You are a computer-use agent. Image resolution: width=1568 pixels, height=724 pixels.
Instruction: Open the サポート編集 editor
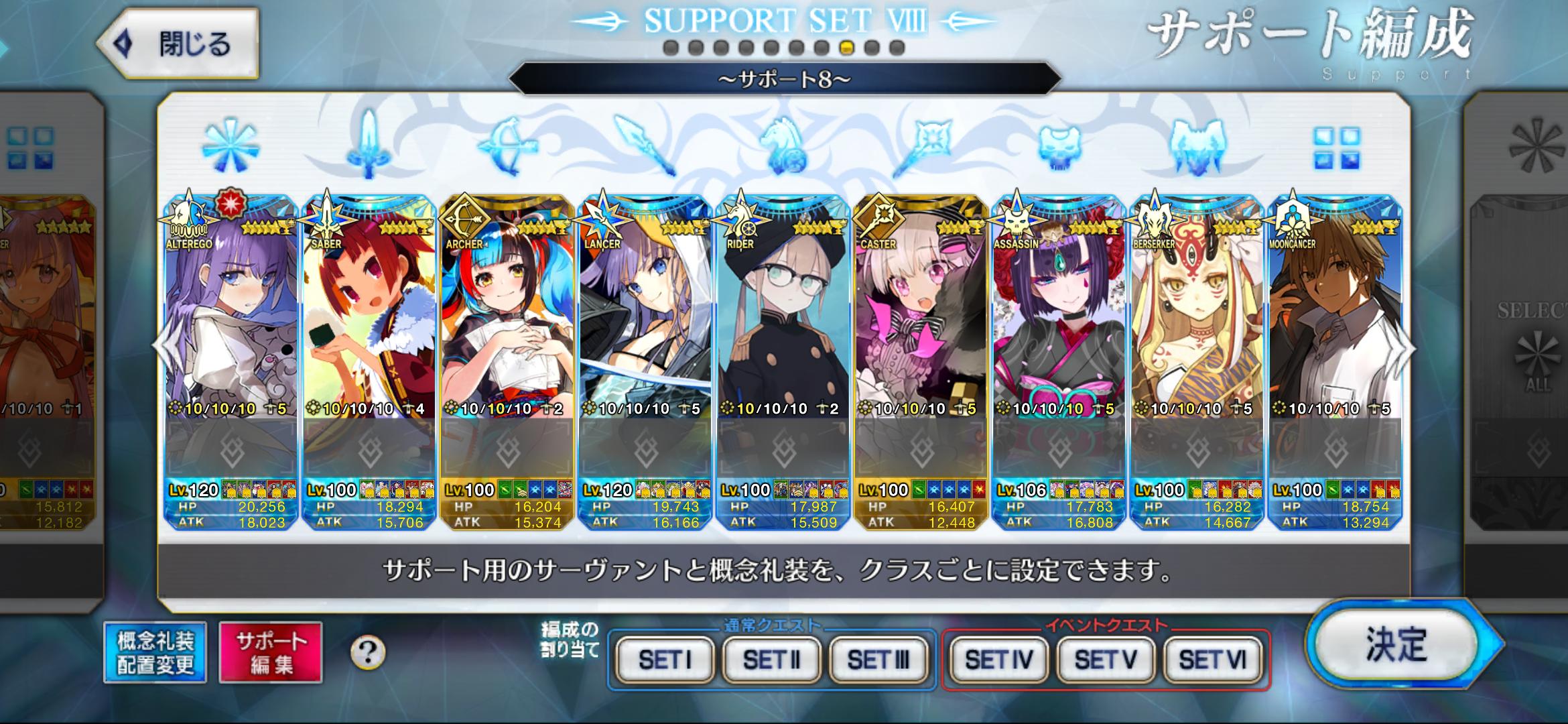271,652
